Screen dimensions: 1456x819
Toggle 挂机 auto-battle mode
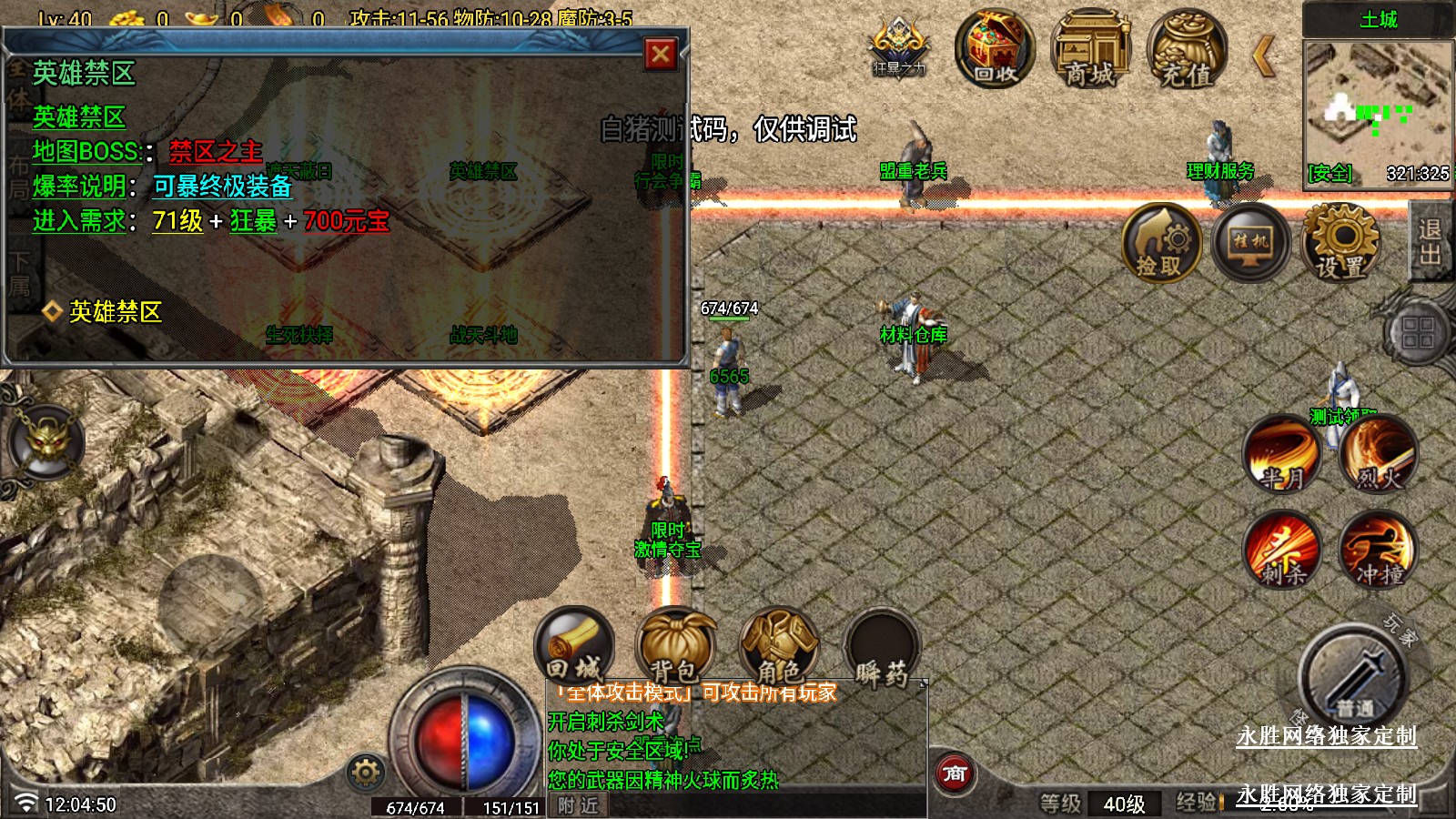(x=1250, y=243)
